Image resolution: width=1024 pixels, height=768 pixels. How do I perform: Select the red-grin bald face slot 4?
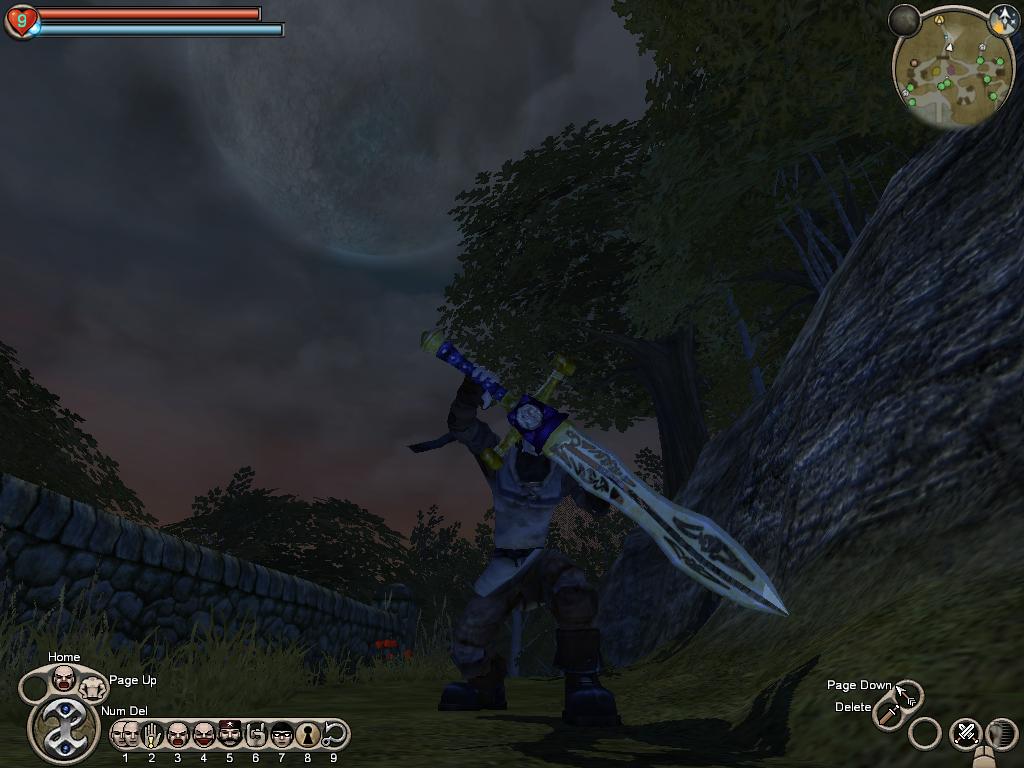click(x=204, y=734)
